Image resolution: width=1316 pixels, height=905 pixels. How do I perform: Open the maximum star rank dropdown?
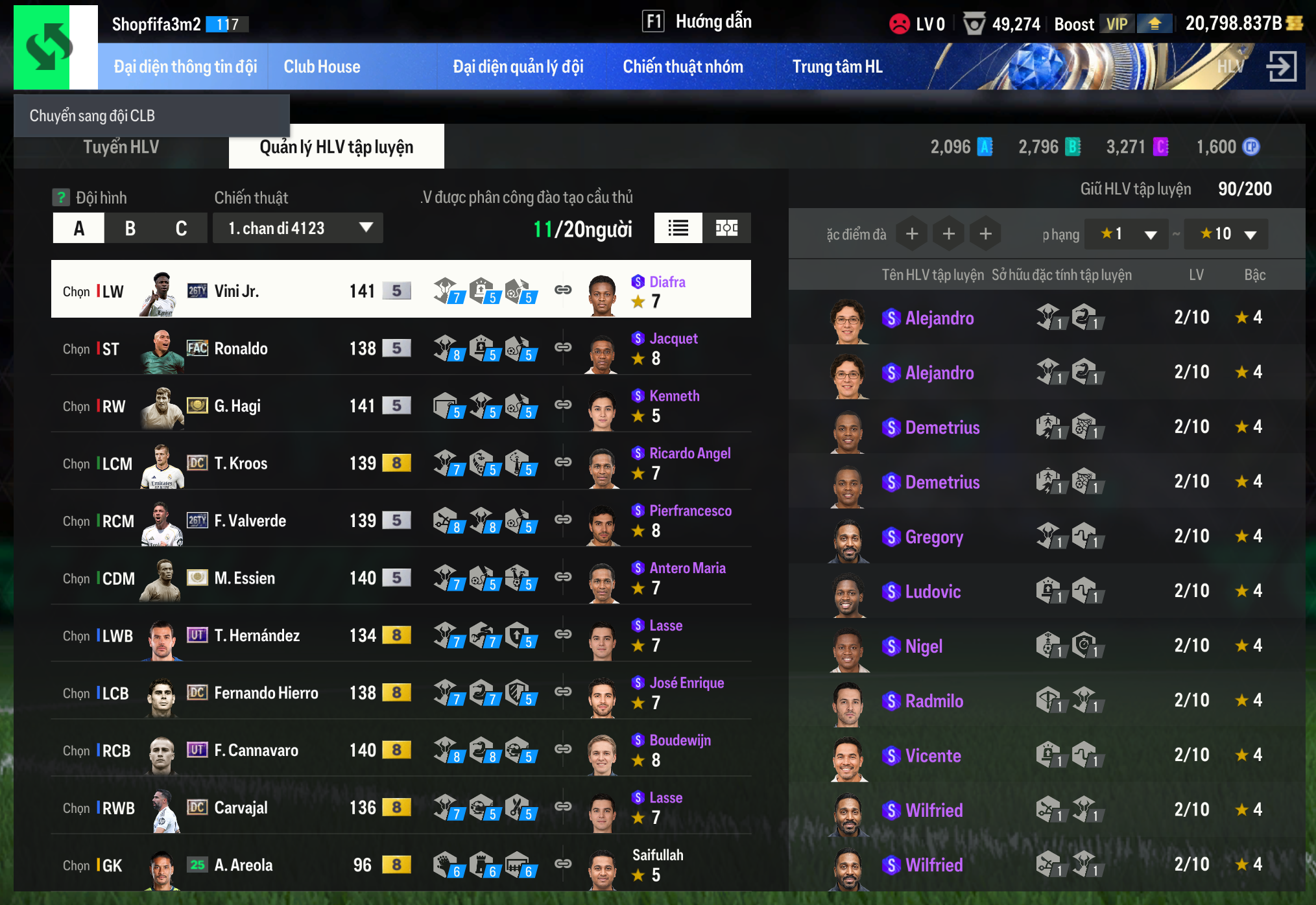(1226, 234)
